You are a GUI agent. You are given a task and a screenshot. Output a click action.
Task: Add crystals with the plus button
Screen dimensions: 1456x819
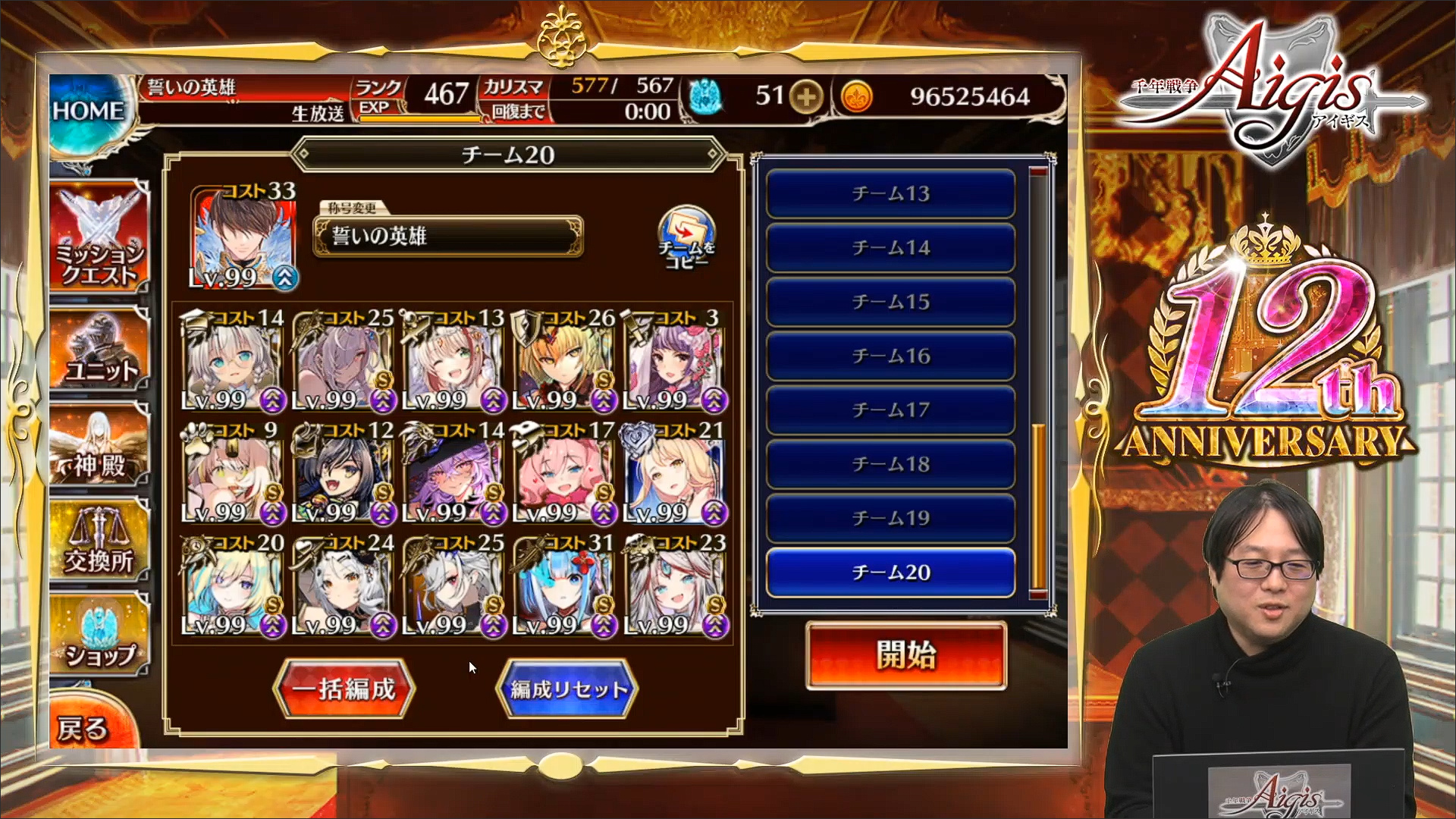point(806,96)
